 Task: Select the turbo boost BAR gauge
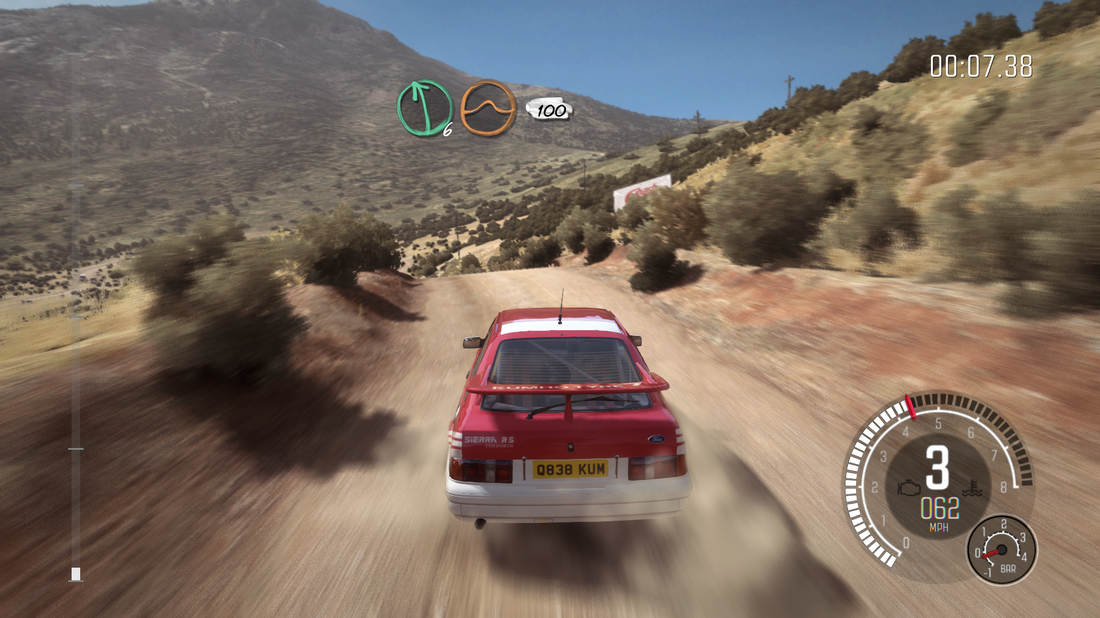click(x=1002, y=549)
